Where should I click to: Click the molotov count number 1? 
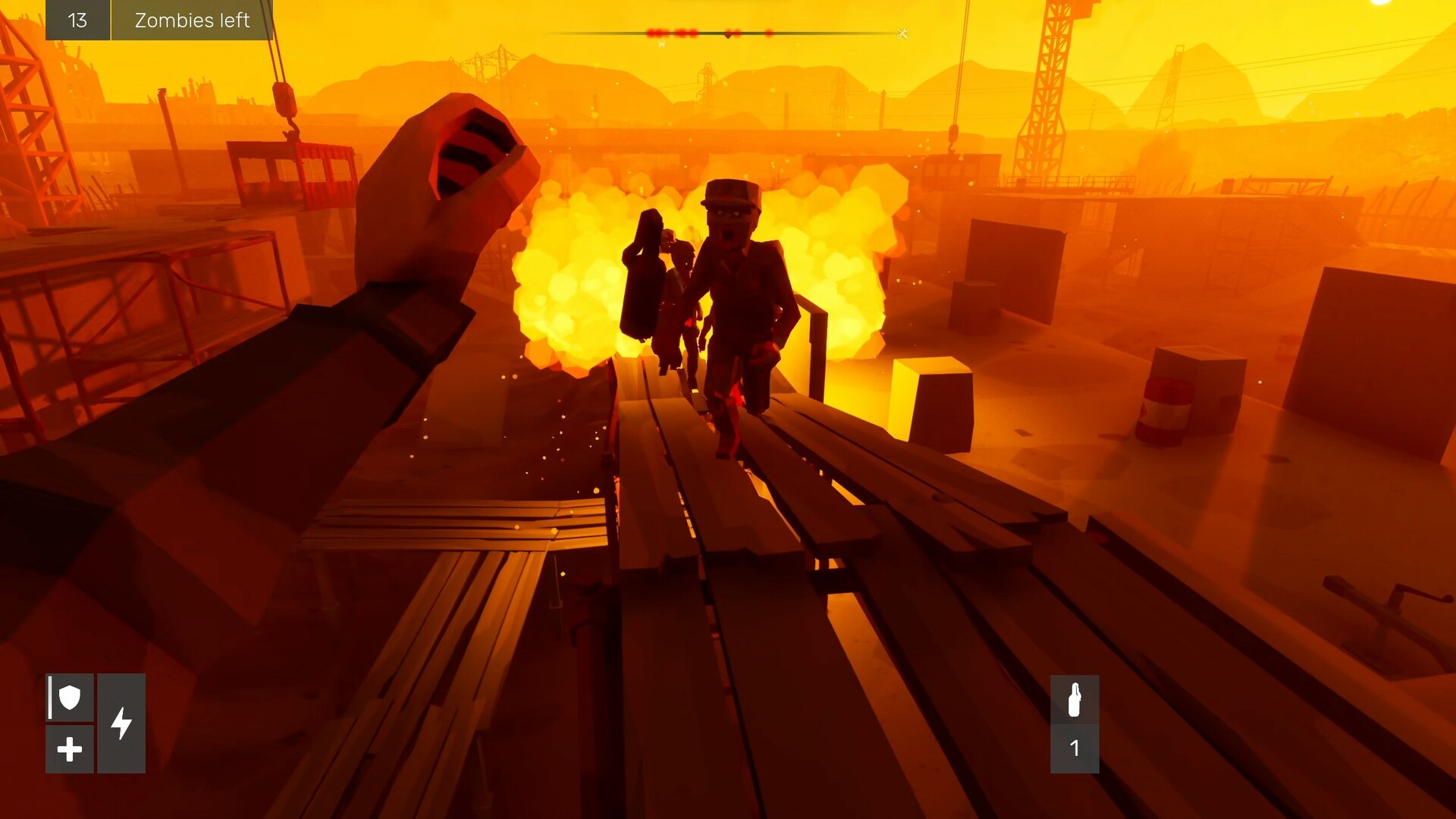point(1076,748)
